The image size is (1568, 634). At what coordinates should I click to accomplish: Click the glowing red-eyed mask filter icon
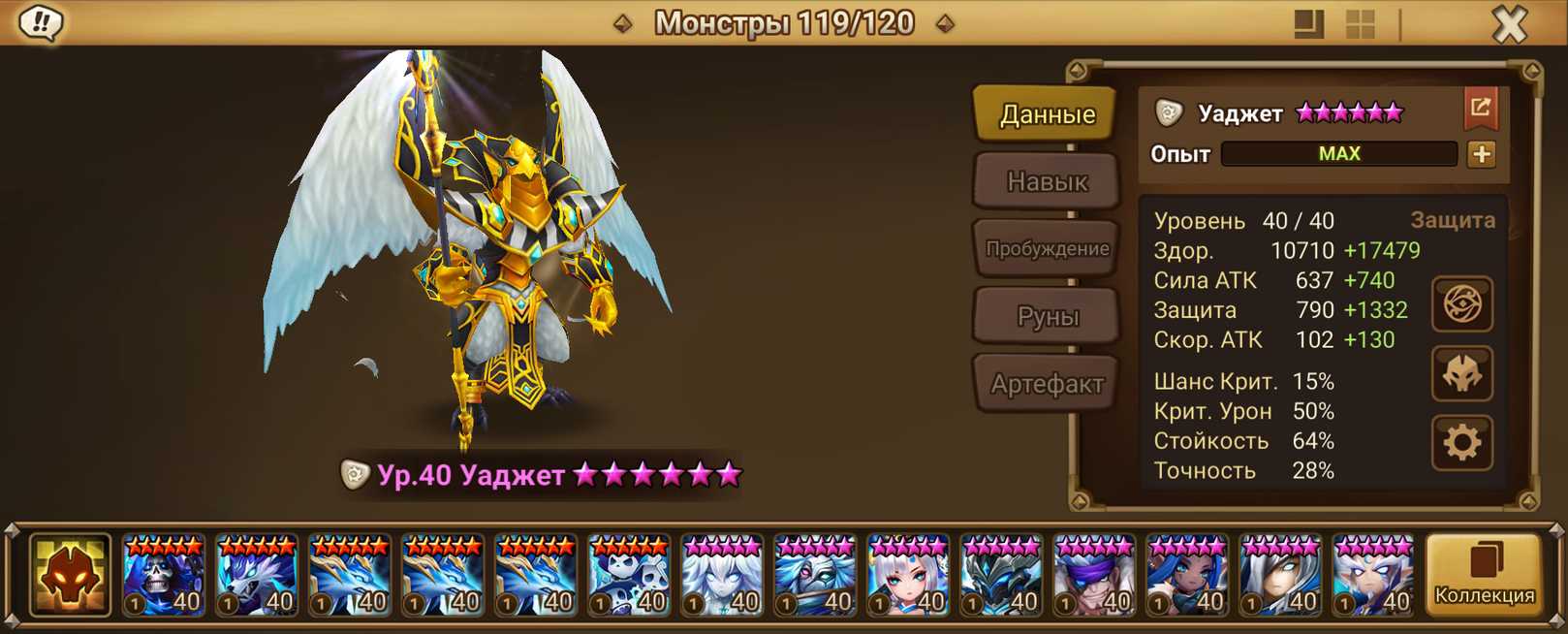pos(70,576)
